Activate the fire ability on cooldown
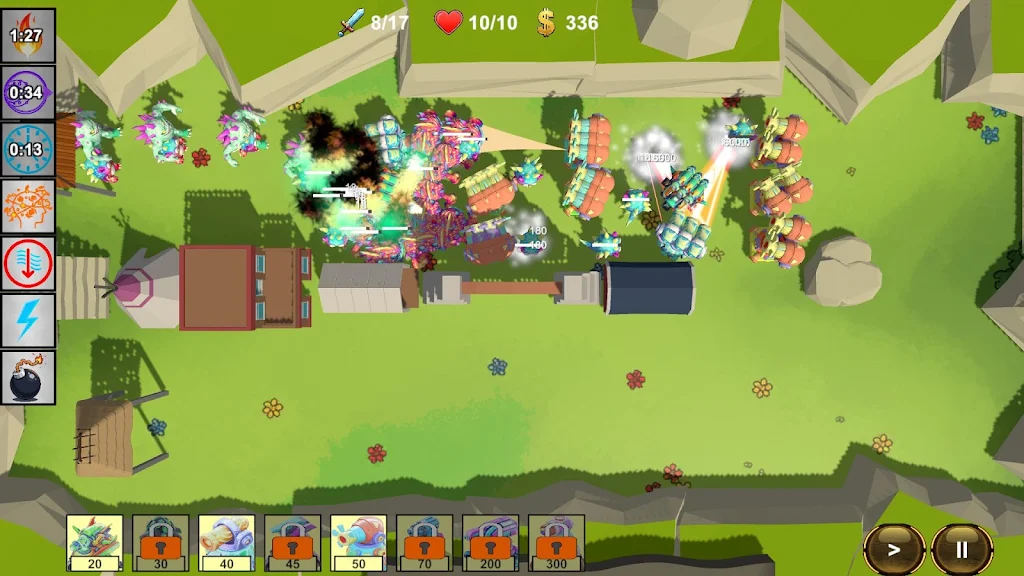This screenshot has width=1024, height=576. pos(28,36)
